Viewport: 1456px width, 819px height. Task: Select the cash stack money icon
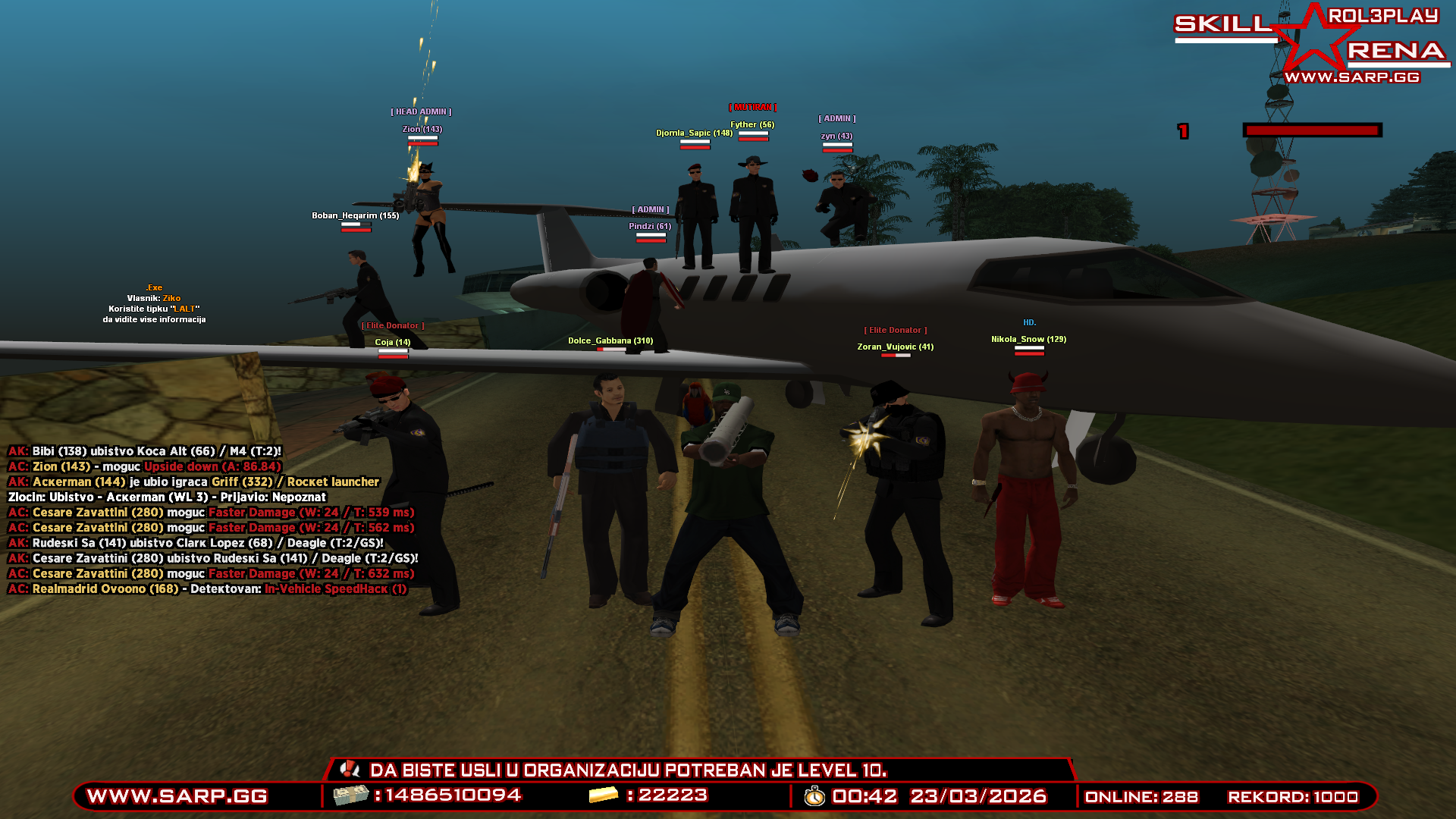(351, 795)
